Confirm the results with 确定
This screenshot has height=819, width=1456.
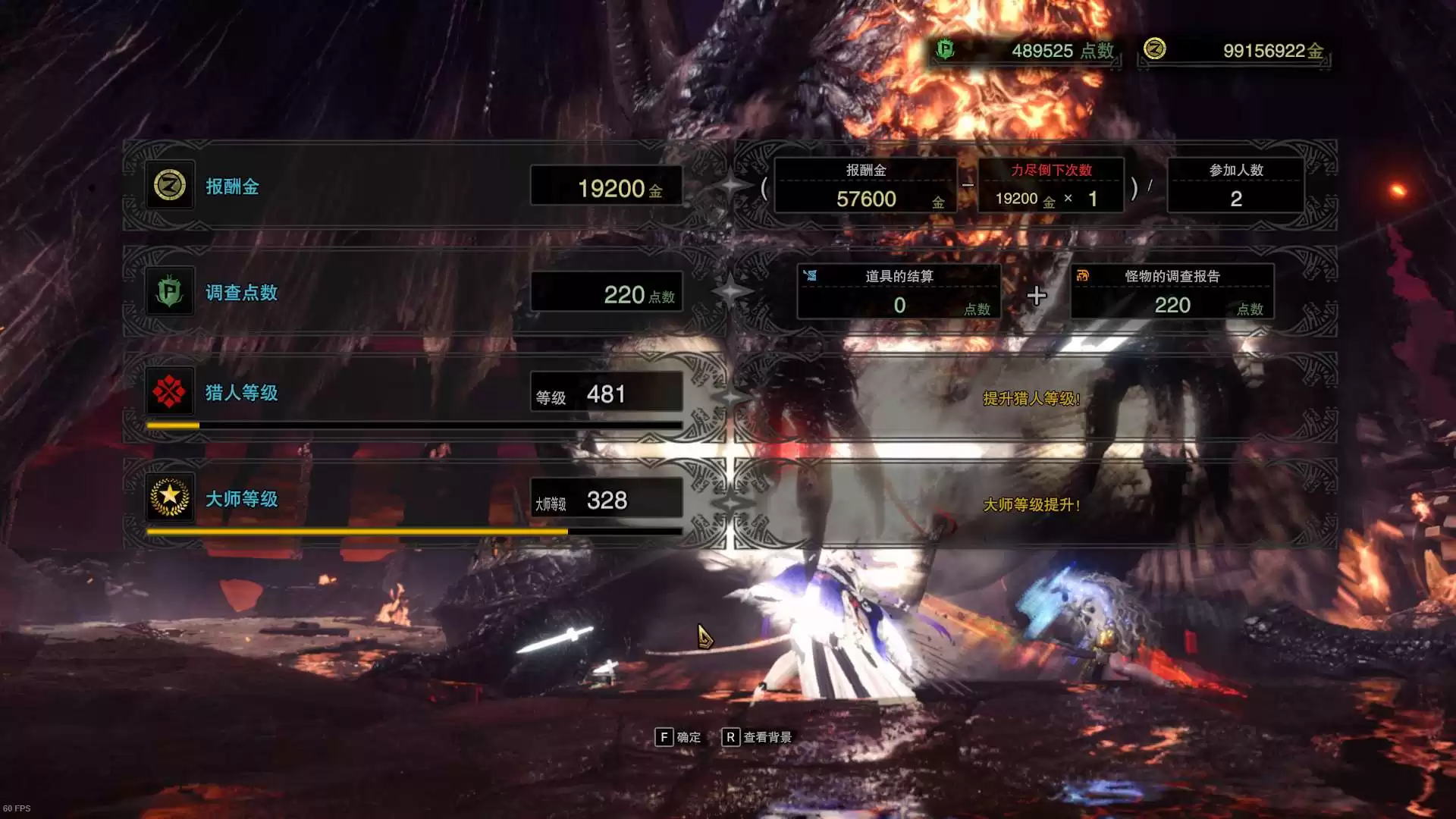[x=679, y=737]
